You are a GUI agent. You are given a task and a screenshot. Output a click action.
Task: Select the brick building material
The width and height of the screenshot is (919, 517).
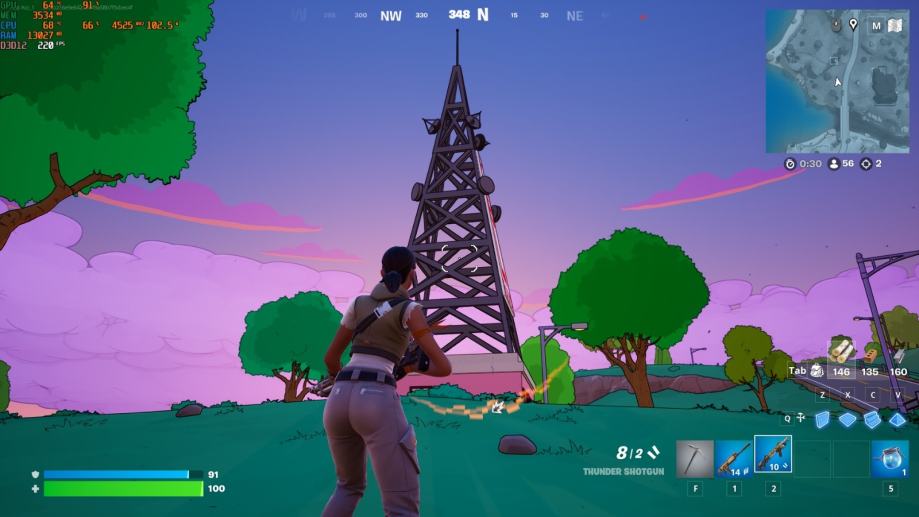(870, 353)
